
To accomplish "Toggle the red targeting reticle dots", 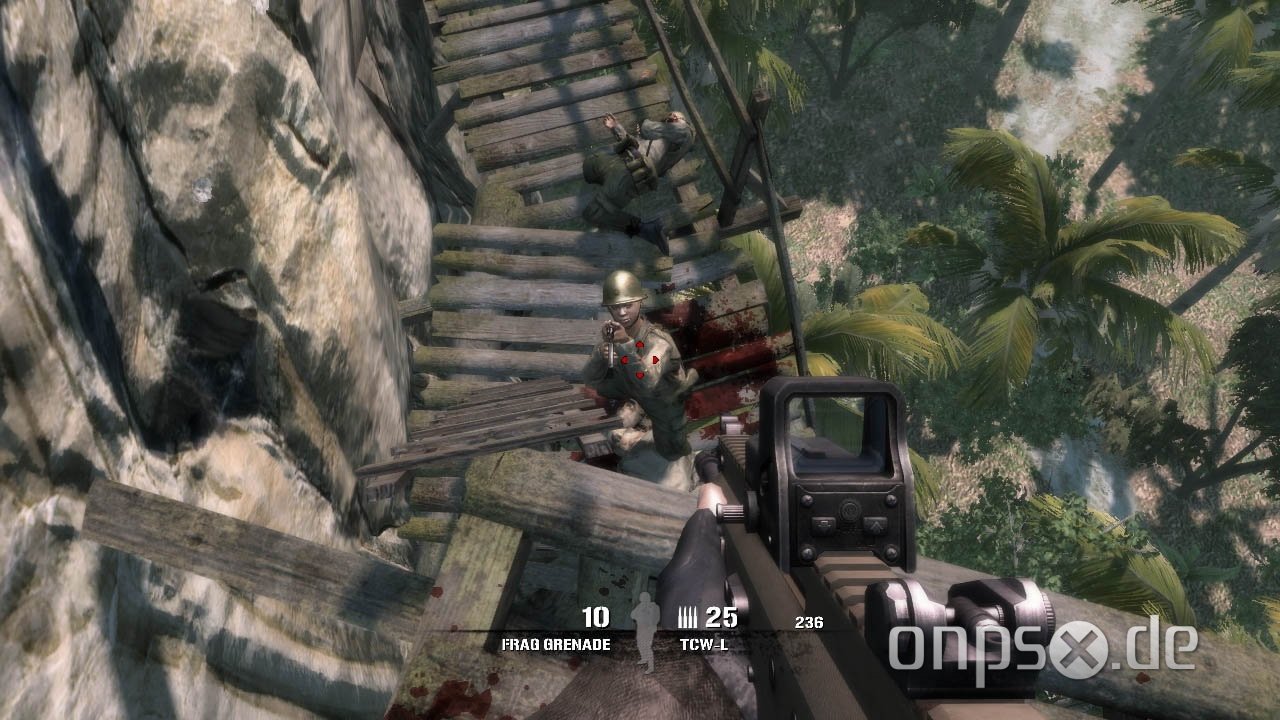I will point(637,360).
